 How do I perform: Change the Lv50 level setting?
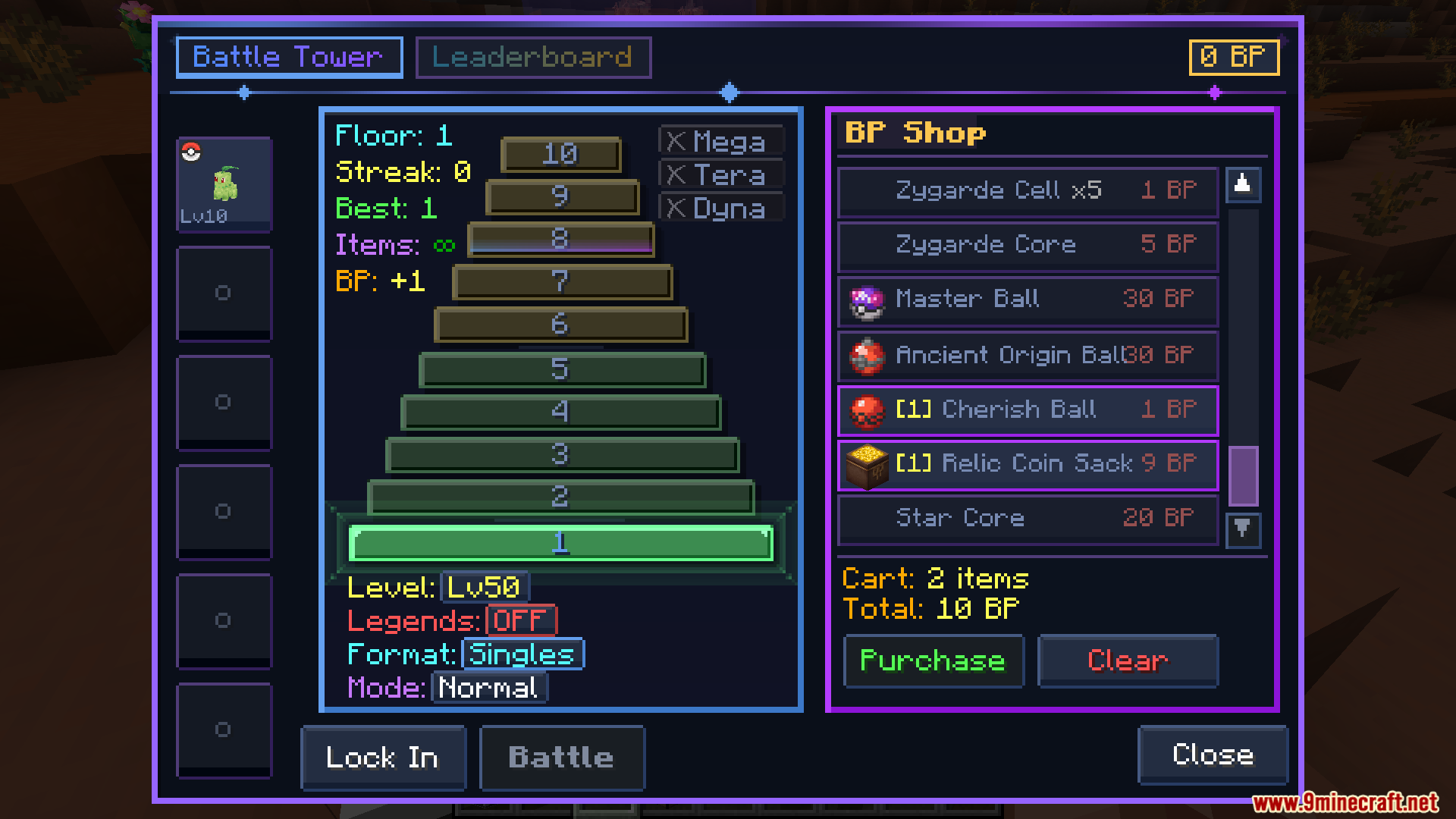484,587
